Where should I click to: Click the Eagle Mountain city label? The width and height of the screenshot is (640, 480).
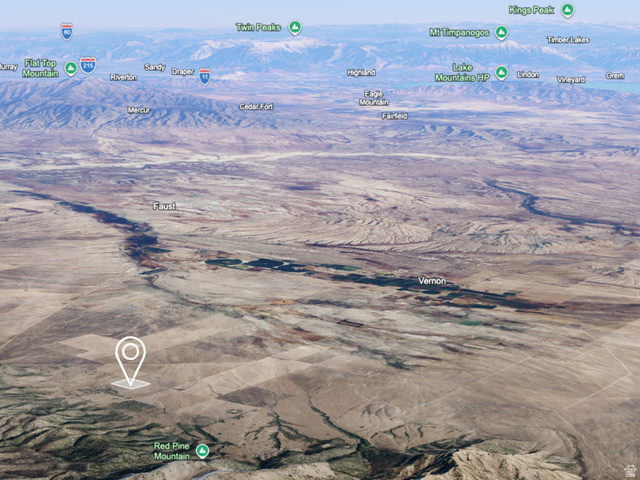coord(374,98)
